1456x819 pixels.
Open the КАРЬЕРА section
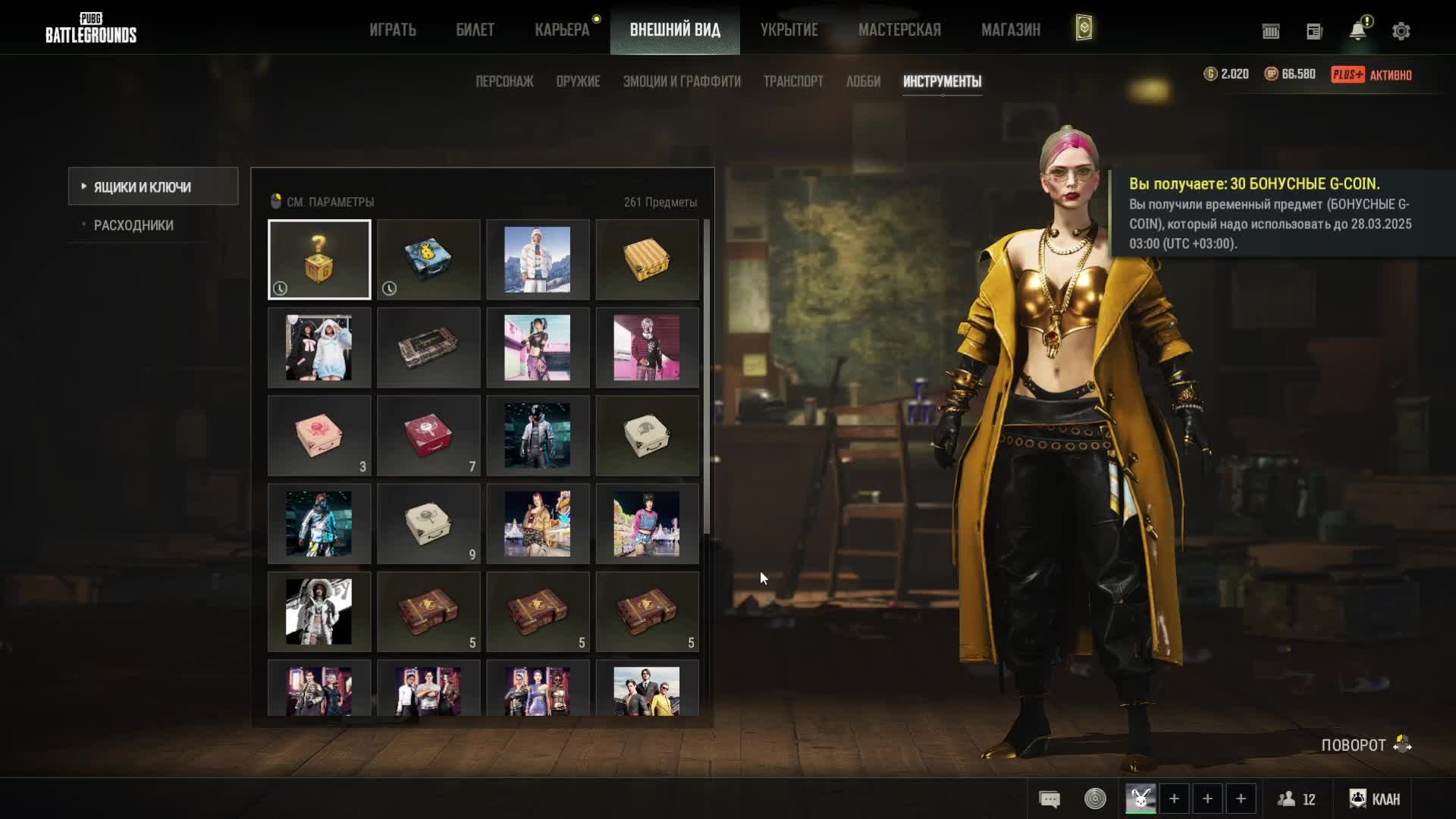pyautogui.click(x=562, y=30)
